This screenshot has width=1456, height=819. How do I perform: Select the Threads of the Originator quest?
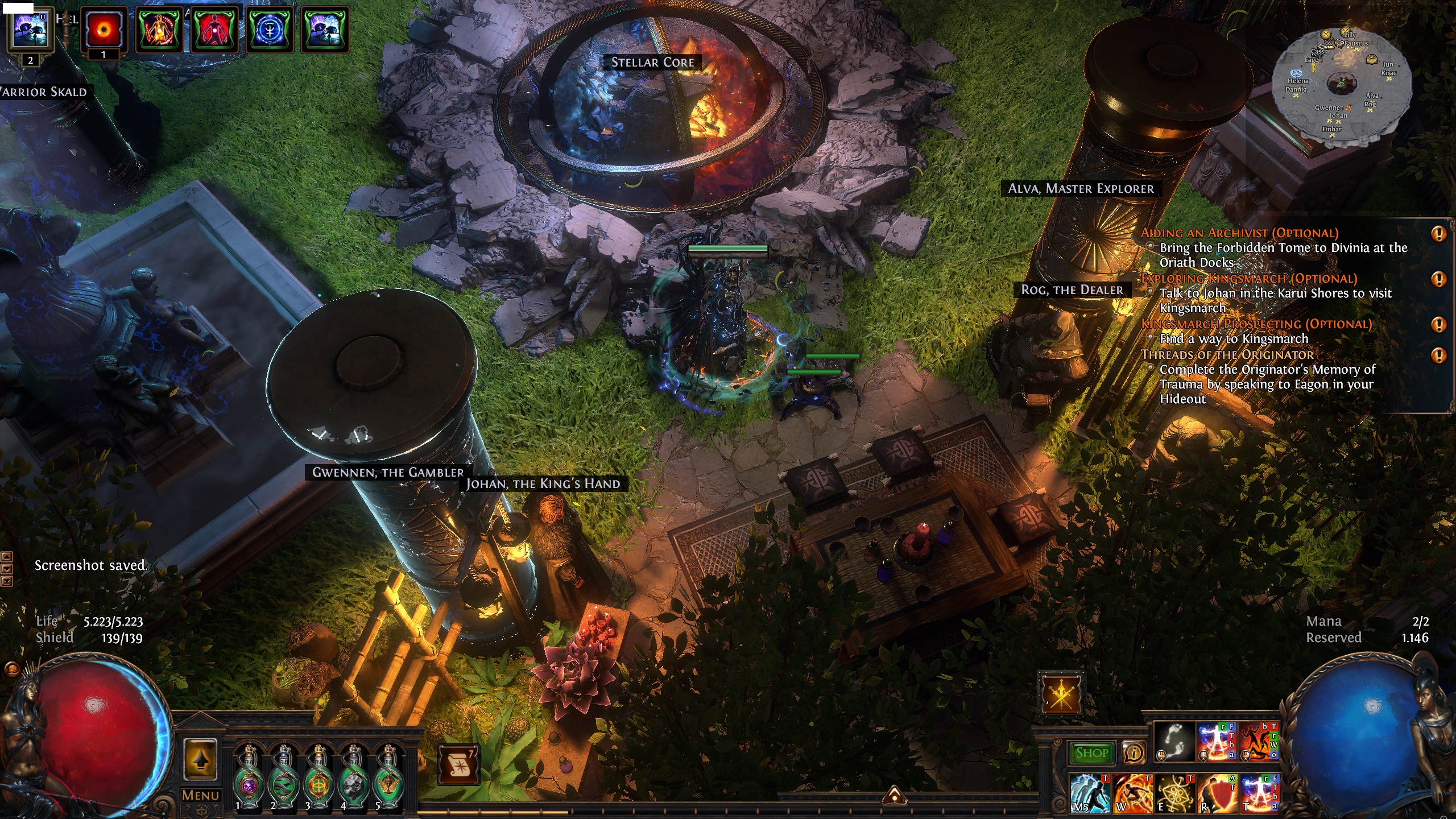[1227, 355]
